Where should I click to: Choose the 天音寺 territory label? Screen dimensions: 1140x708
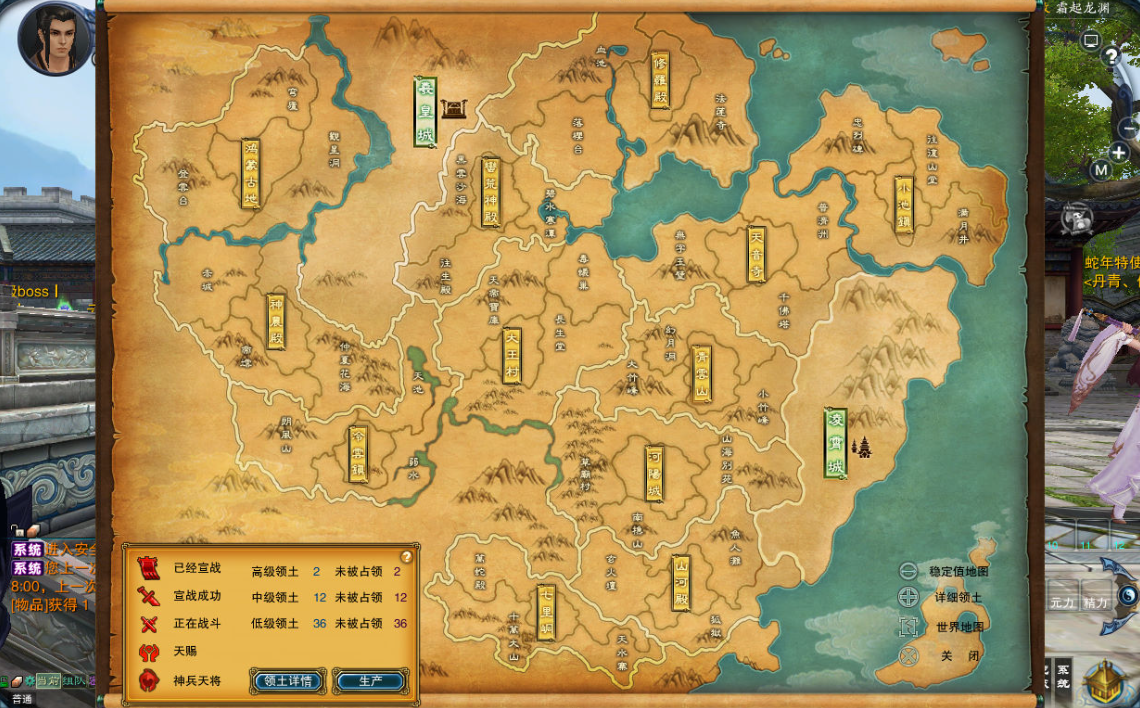pyautogui.click(x=756, y=253)
